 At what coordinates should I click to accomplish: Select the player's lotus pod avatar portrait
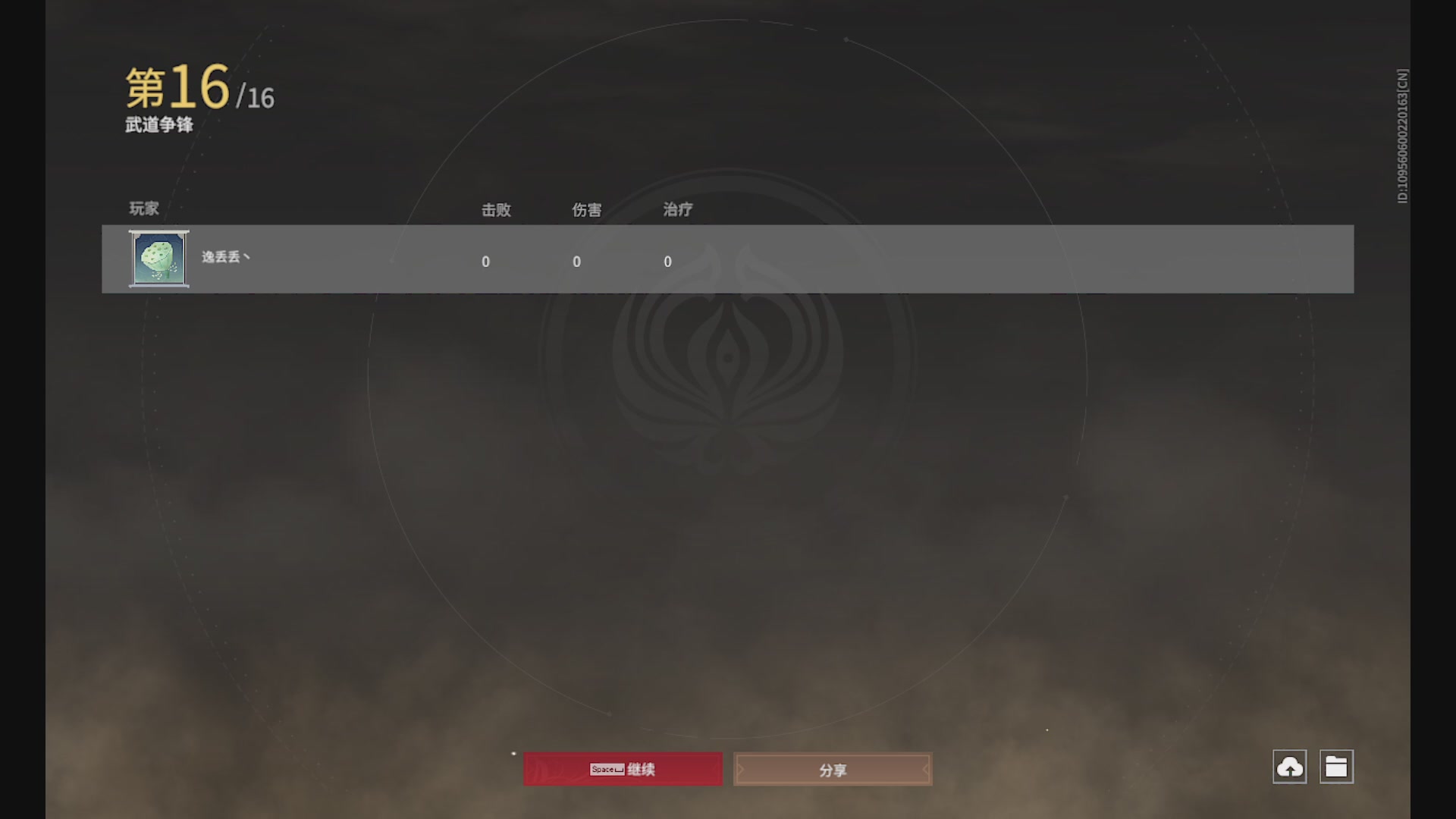158,259
